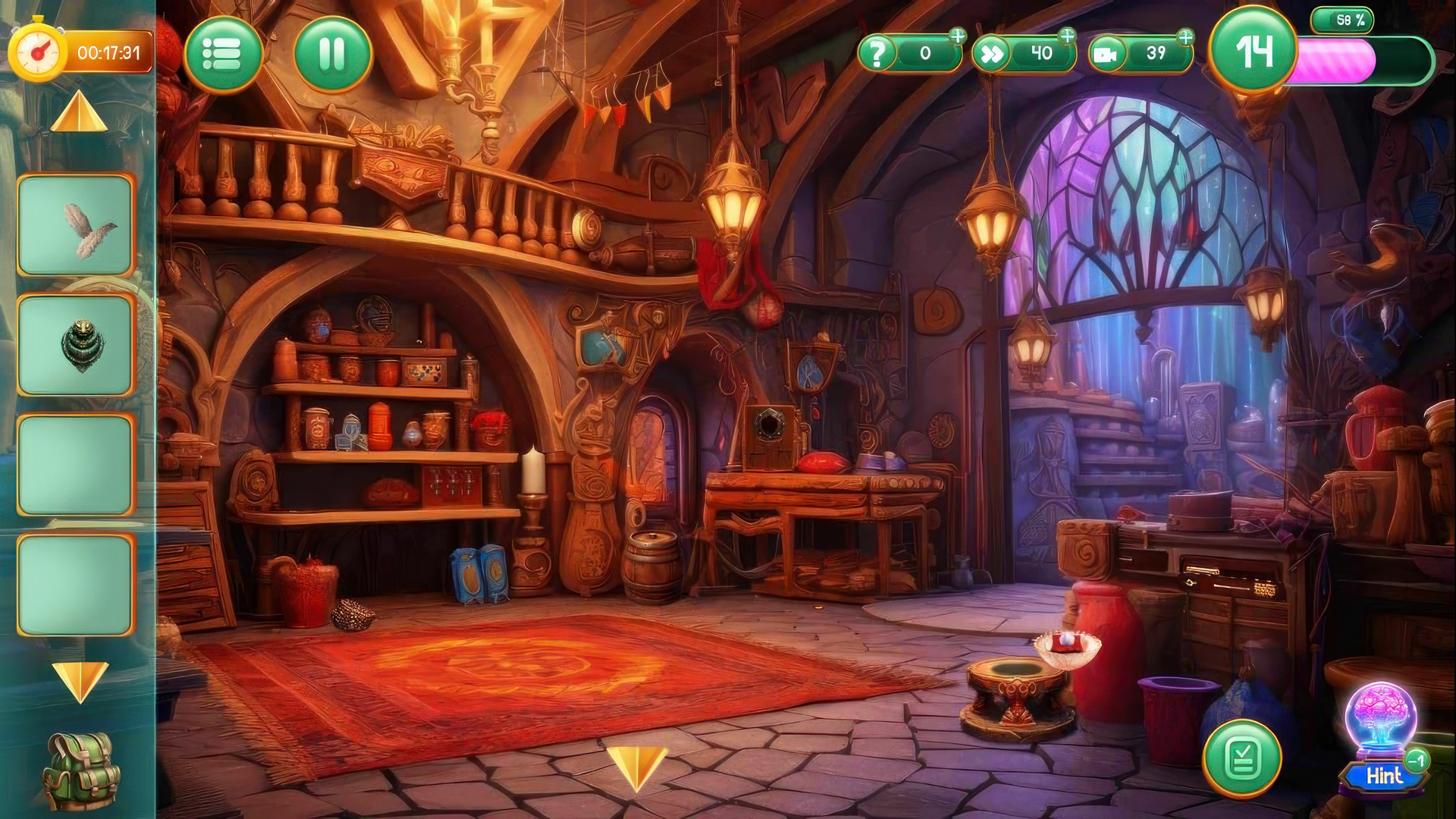Add more video tokens
1456x819 pixels.
pos(1185,36)
